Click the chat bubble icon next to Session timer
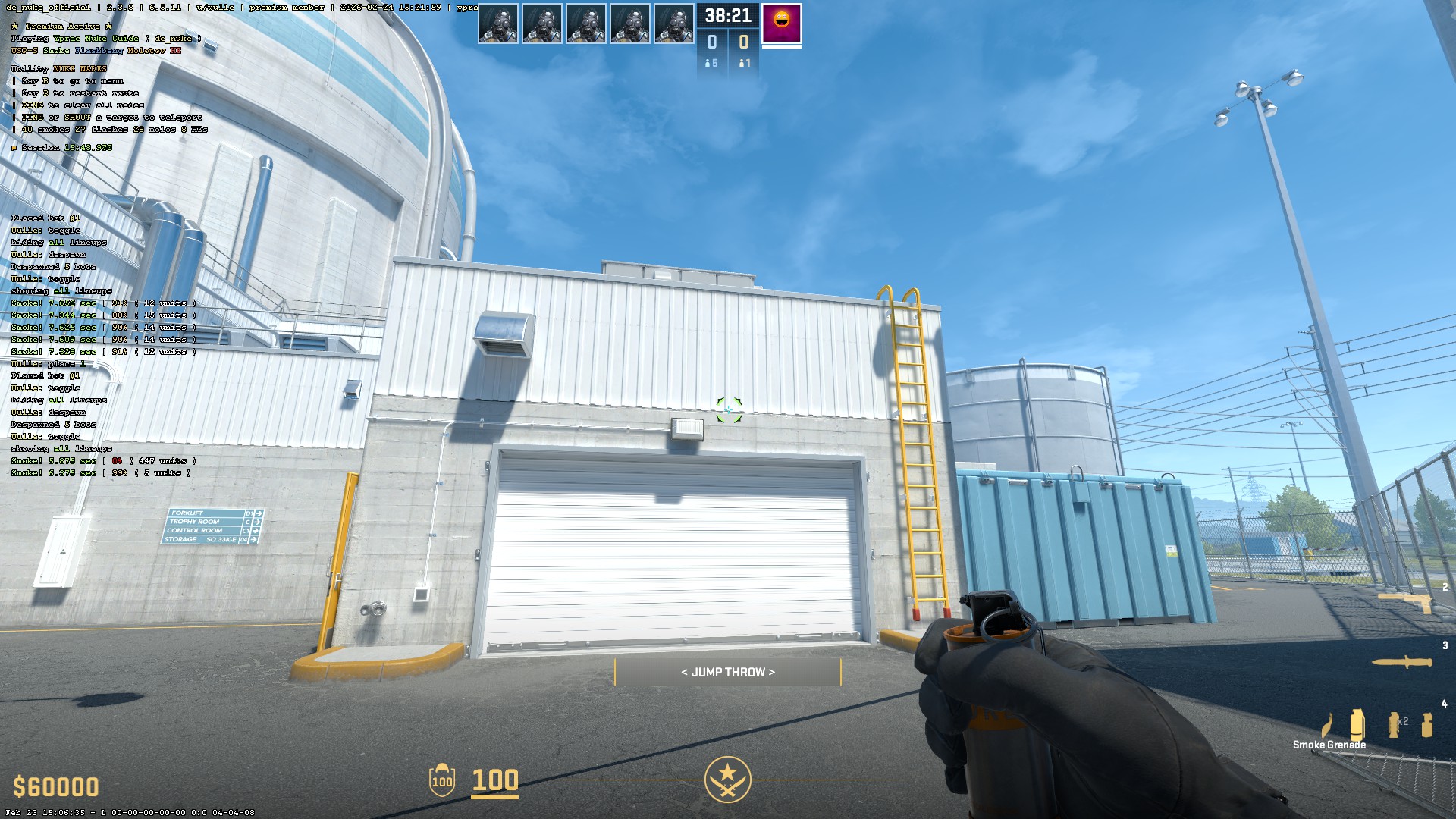This screenshot has width=1456, height=819. click(x=13, y=148)
